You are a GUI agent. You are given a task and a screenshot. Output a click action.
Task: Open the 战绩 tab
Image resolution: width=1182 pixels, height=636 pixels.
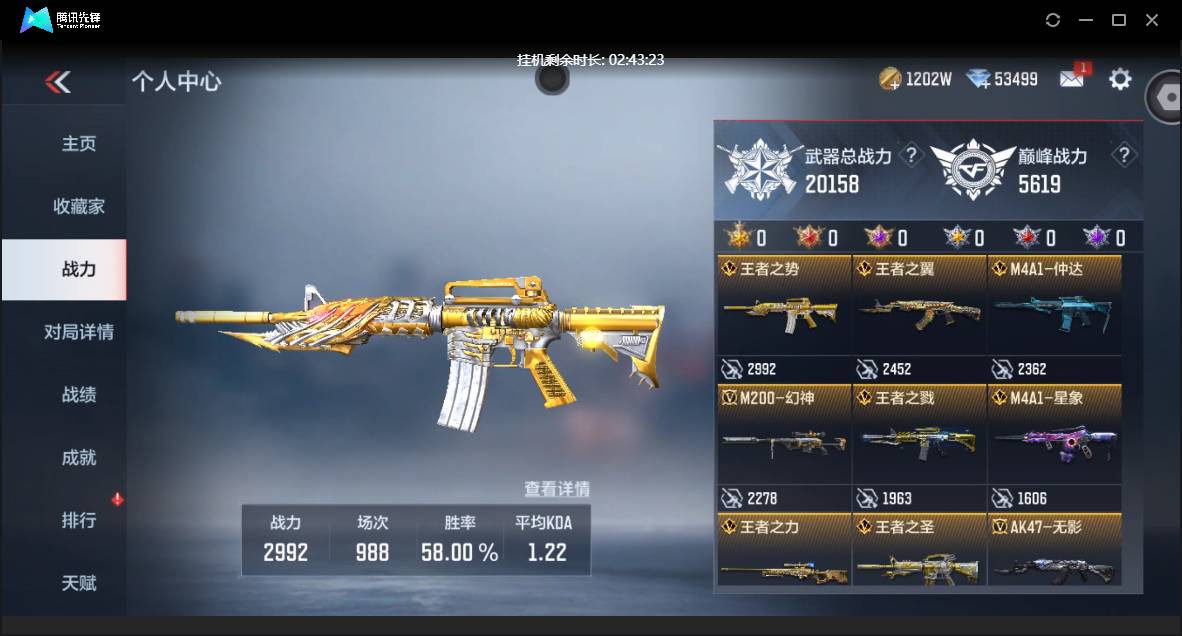tap(79, 395)
